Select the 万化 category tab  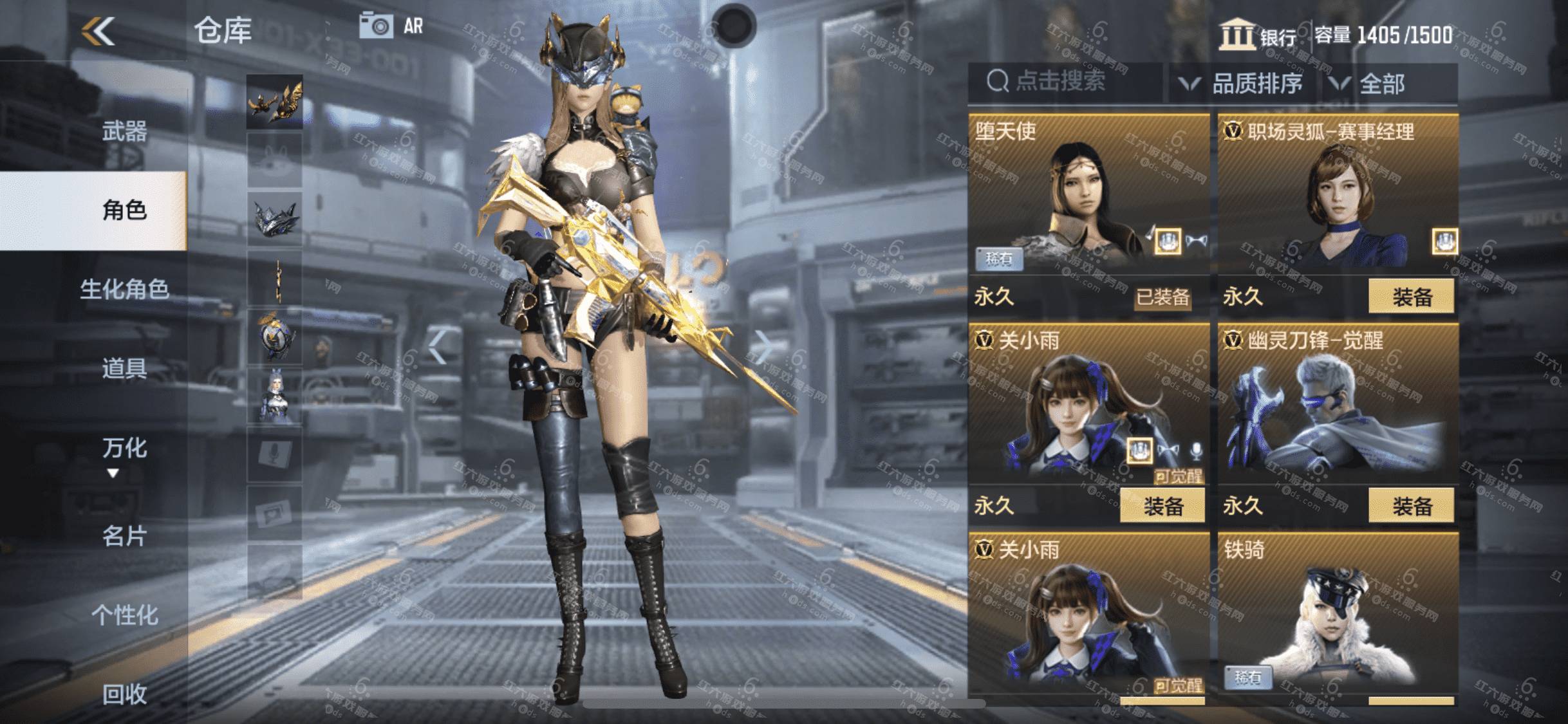point(124,449)
